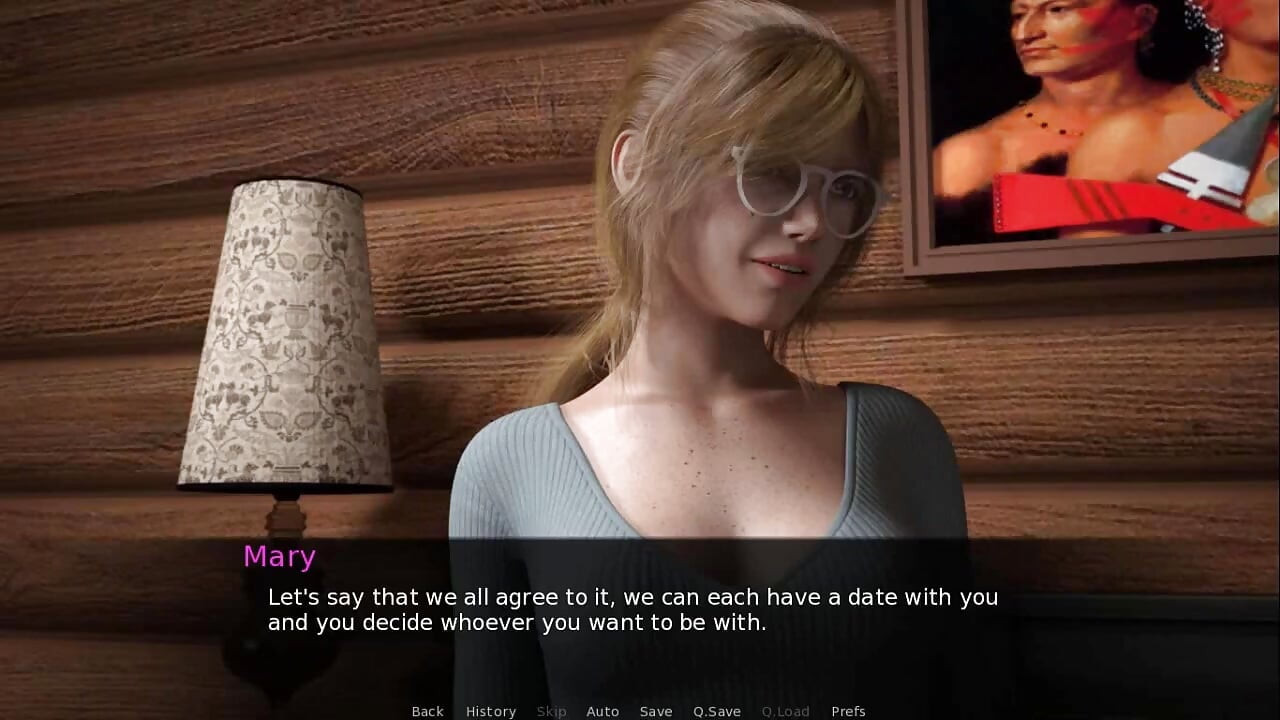
Task: Select Auto from the quick menu bar
Action: pos(603,711)
